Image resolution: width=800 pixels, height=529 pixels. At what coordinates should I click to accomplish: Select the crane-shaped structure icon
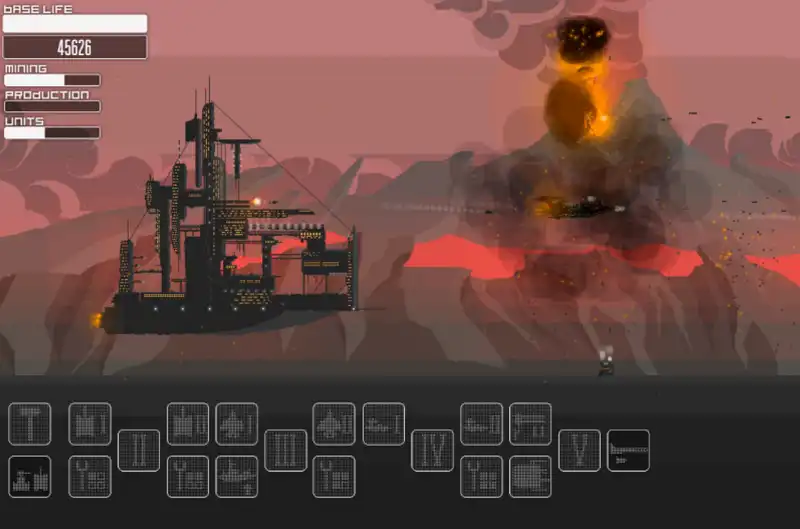click(x=530, y=424)
